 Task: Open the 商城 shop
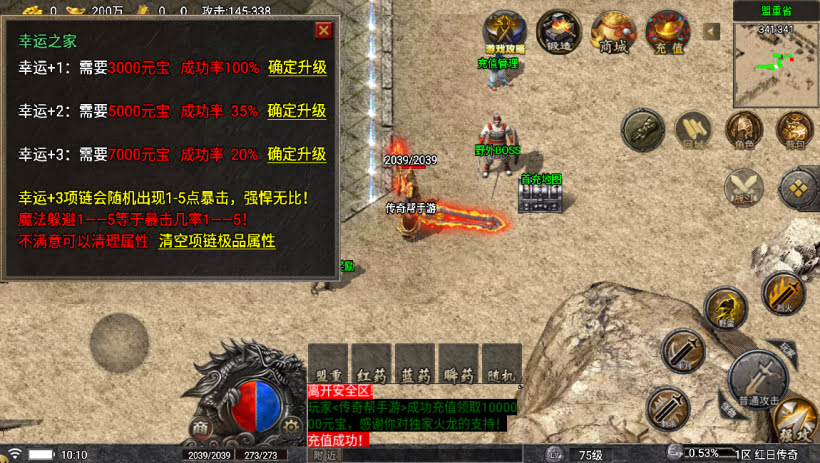click(x=612, y=32)
